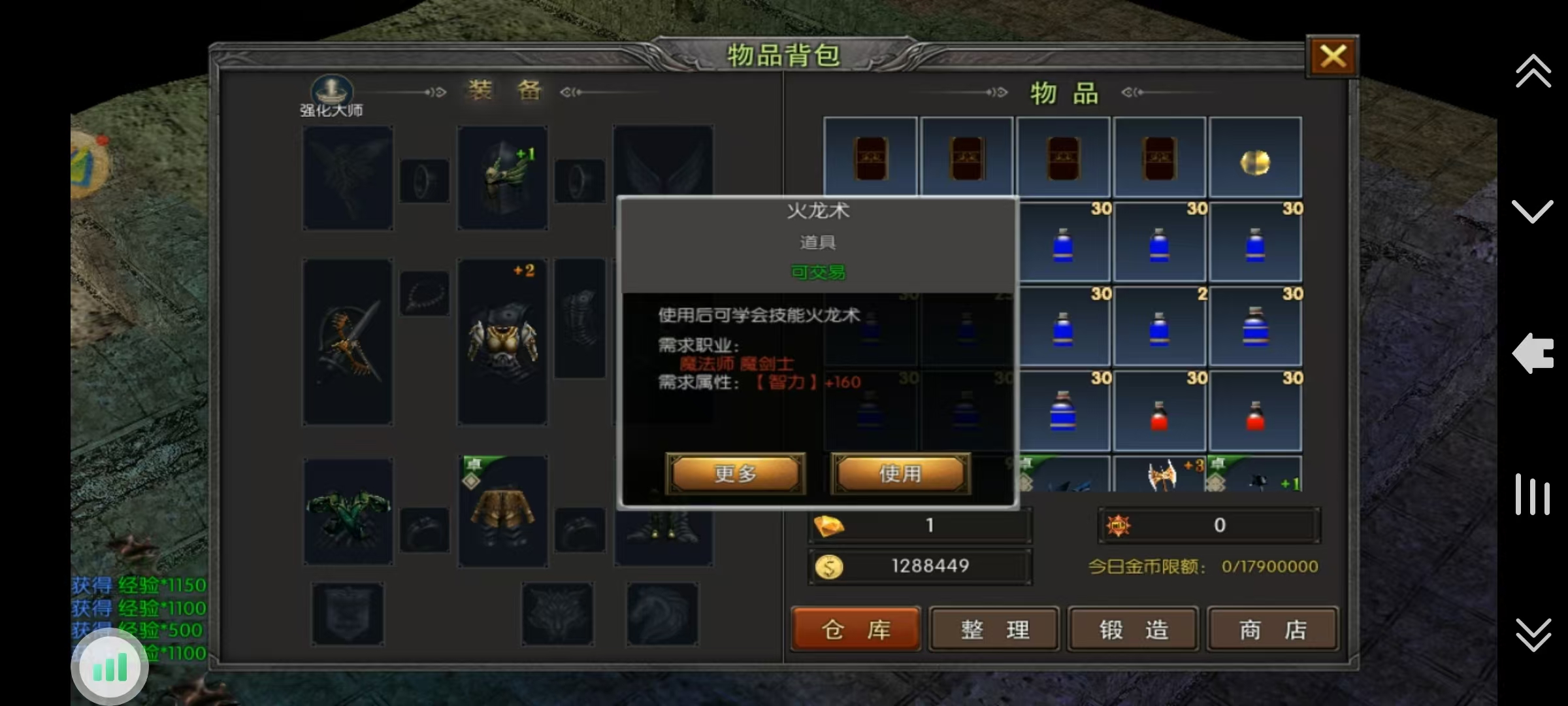Image resolution: width=1568 pixels, height=706 pixels.
Task: Click the 更多 button in the item popup
Action: (x=734, y=473)
